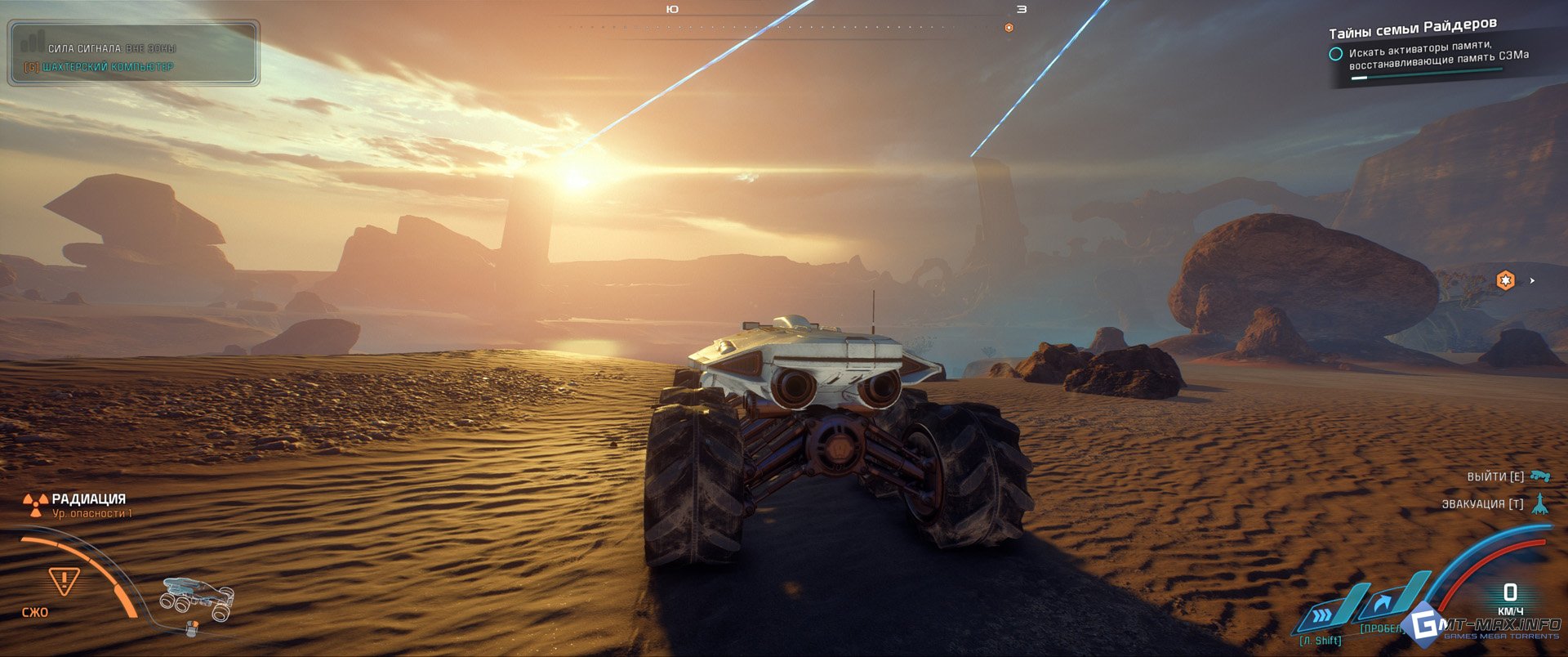This screenshot has height=657, width=1568.
Task: Click the Nomad vehicle status diagram
Action: pyautogui.click(x=197, y=598)
